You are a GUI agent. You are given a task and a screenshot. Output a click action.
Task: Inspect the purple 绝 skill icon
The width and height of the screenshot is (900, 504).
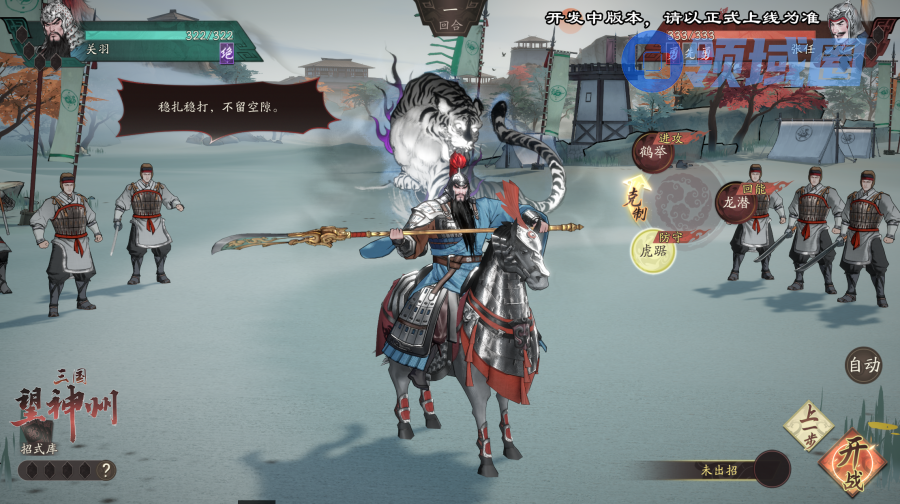[227, 52]
